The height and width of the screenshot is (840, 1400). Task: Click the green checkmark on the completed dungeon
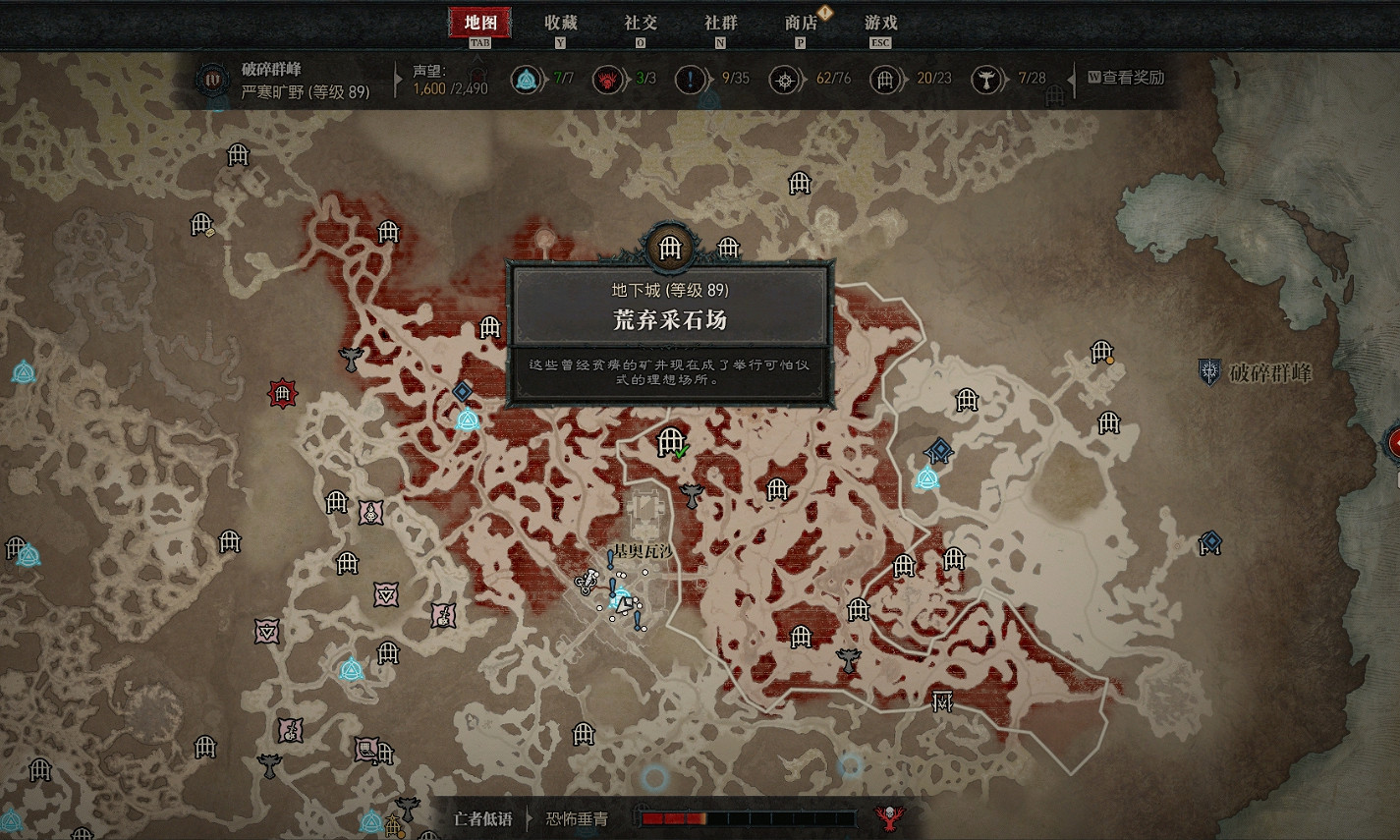684,452
